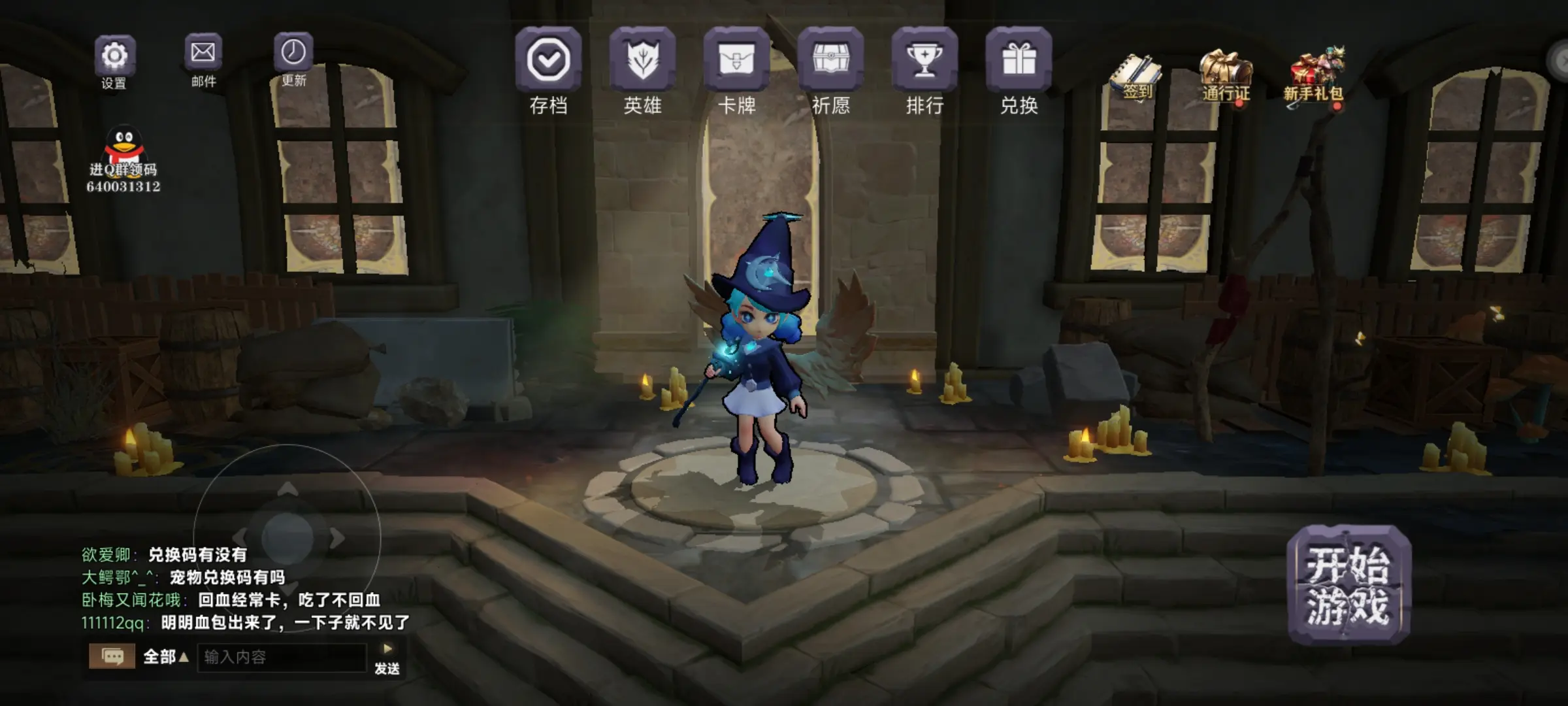Open the 卡牌 card collection icon
The height and width of the screenshot is (706, 1568).
click(737, 62)
